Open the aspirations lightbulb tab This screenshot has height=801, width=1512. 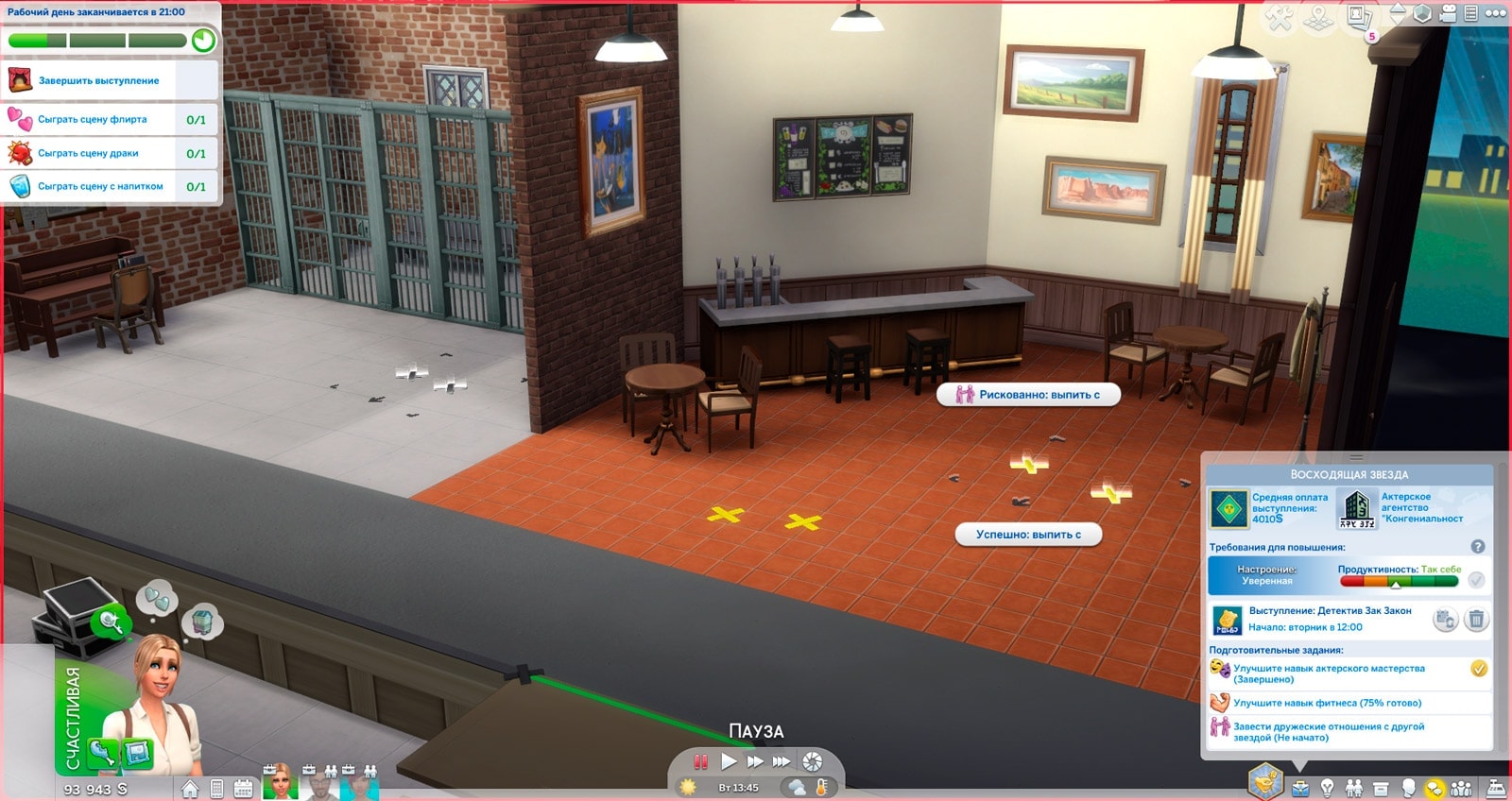coord(1328,788)
